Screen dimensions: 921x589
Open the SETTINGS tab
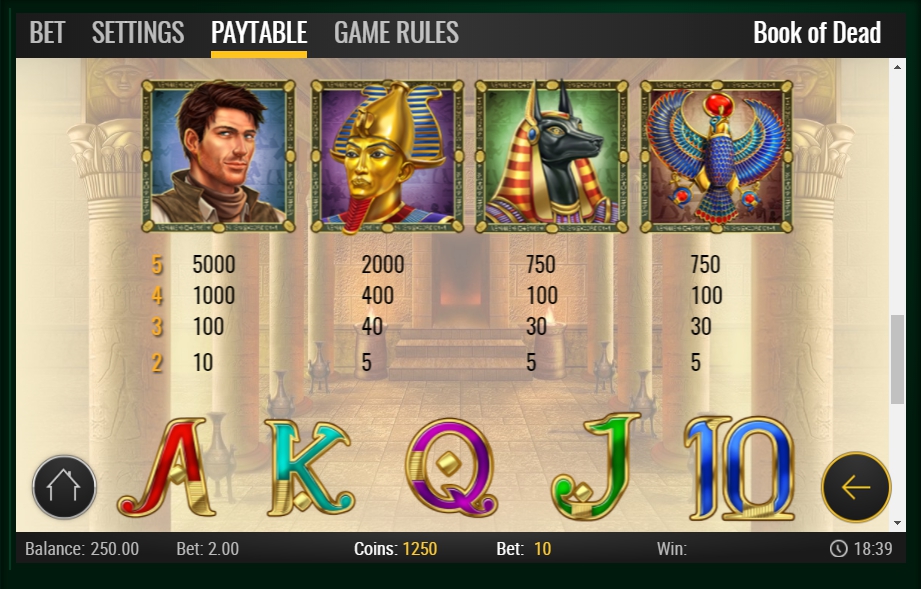coord(138,33)
